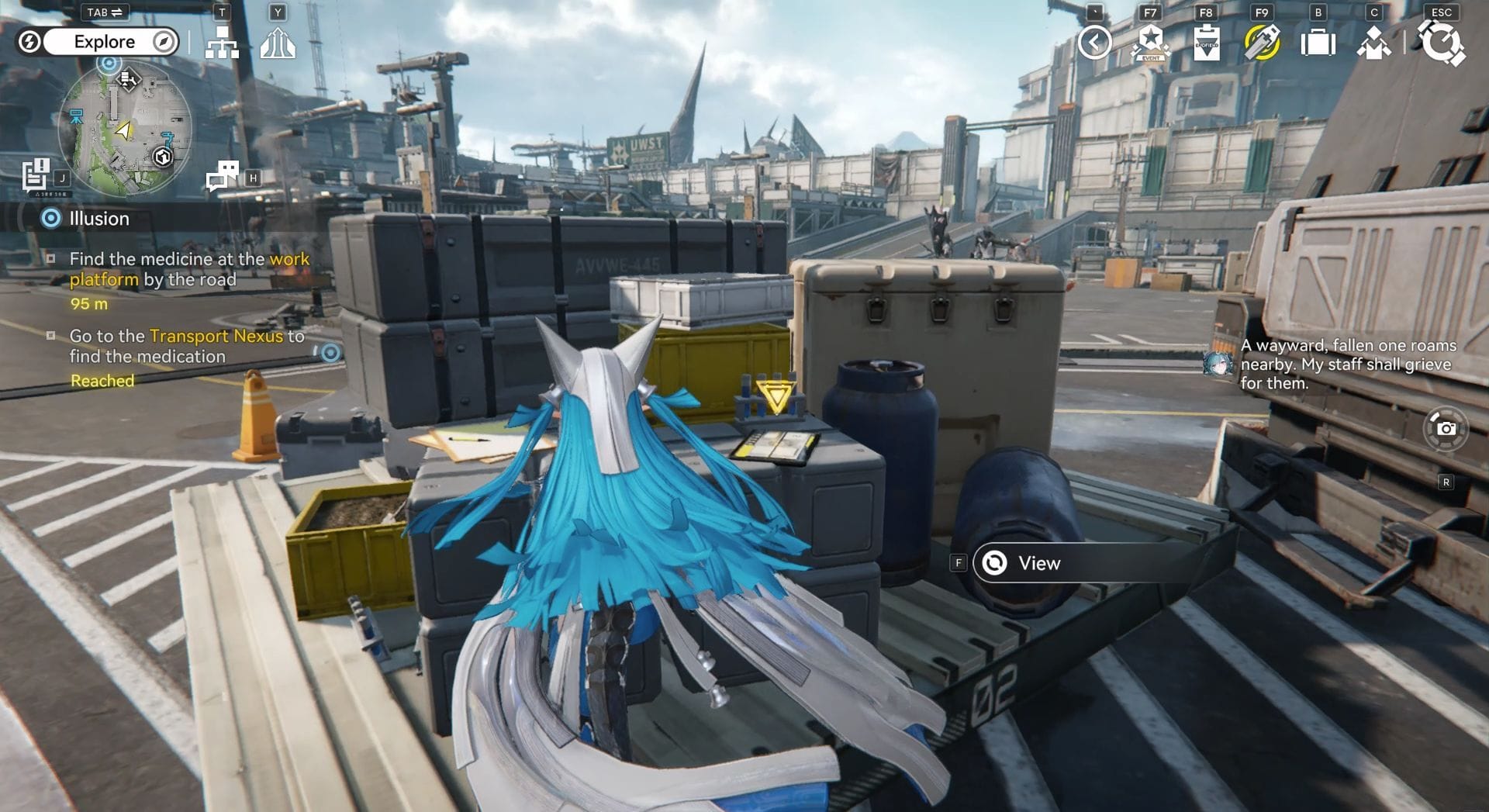Toggle the Explore mode switch
The image size is (1489, 812).
click(x=104, y=42)
